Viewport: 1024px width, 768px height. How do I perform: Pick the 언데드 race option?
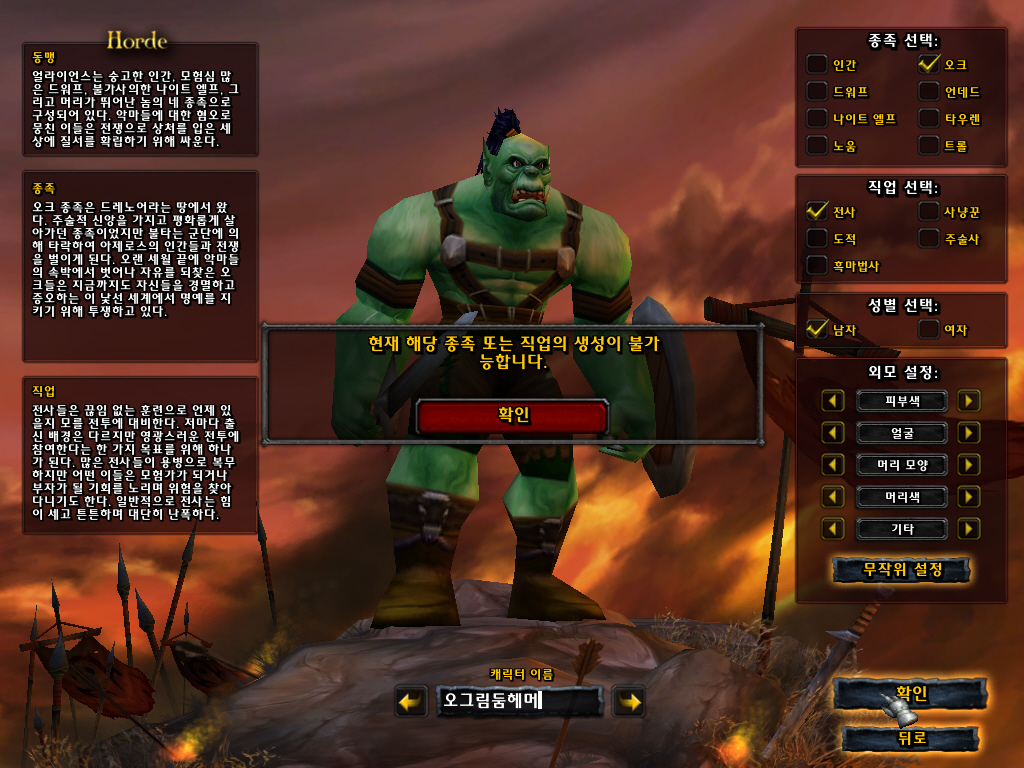[929, 92]
